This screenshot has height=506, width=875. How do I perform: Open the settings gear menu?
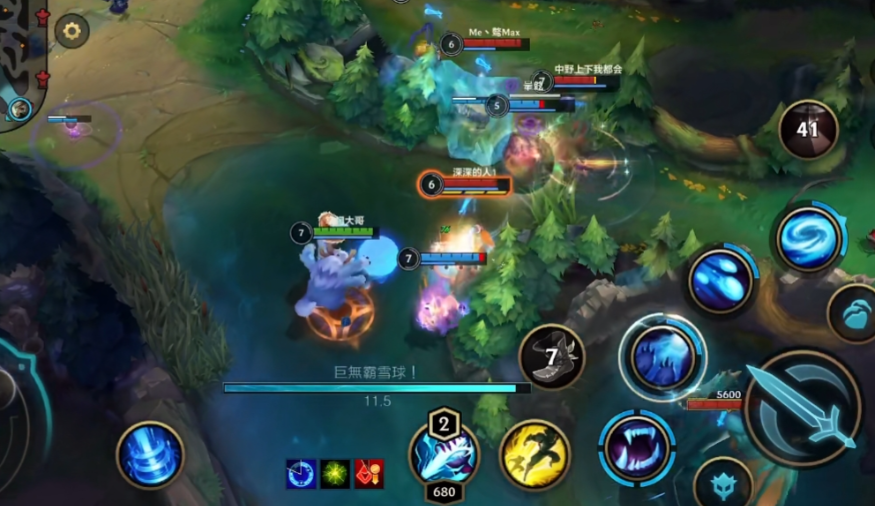coord(72,31)
